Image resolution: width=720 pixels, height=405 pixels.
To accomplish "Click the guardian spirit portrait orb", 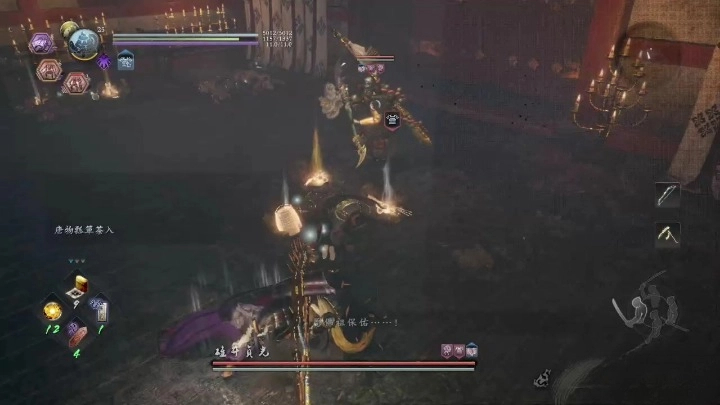I will [x=82, y=43].
